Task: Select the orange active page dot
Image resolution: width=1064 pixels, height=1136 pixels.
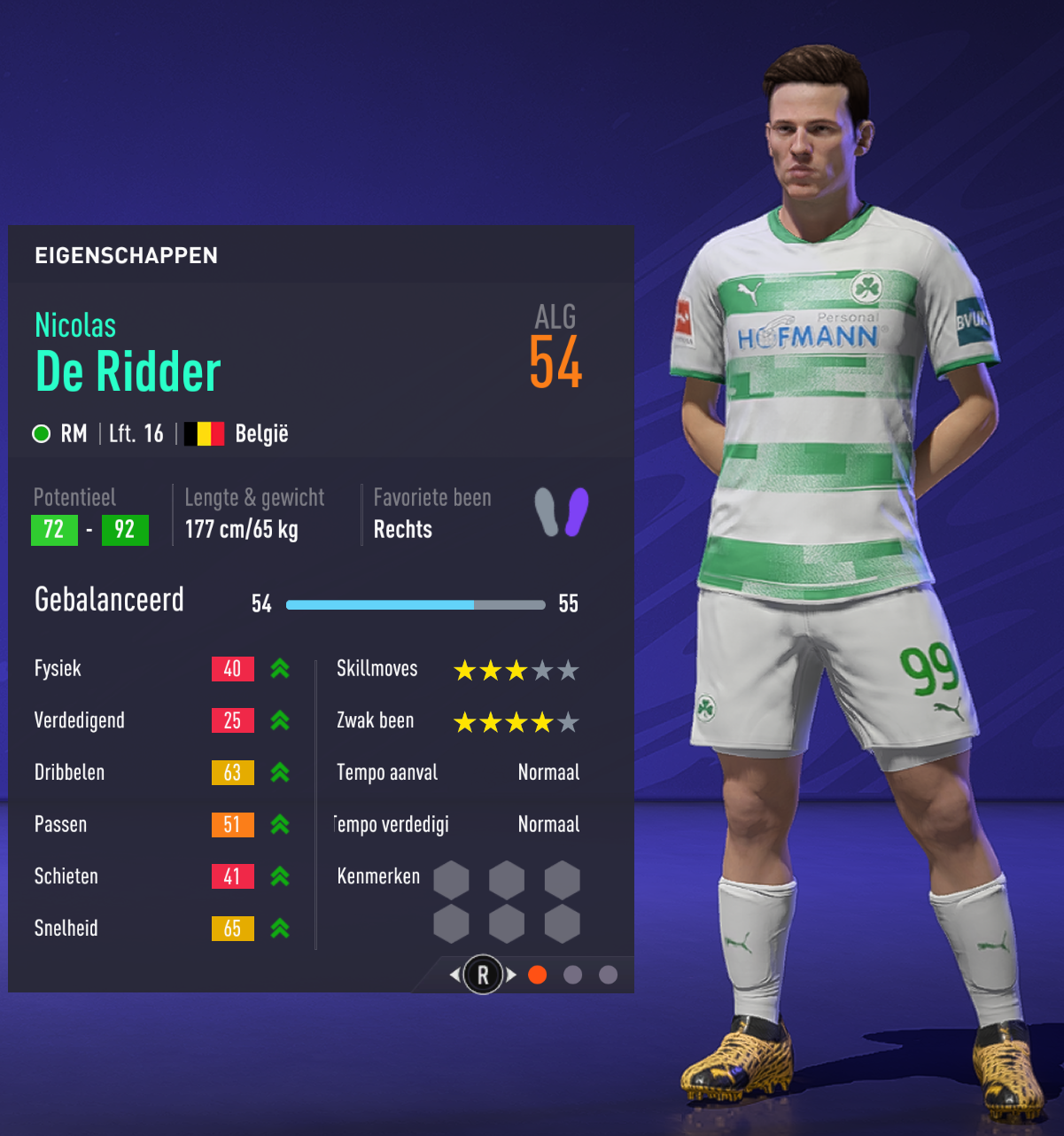Action: [537, 975]
